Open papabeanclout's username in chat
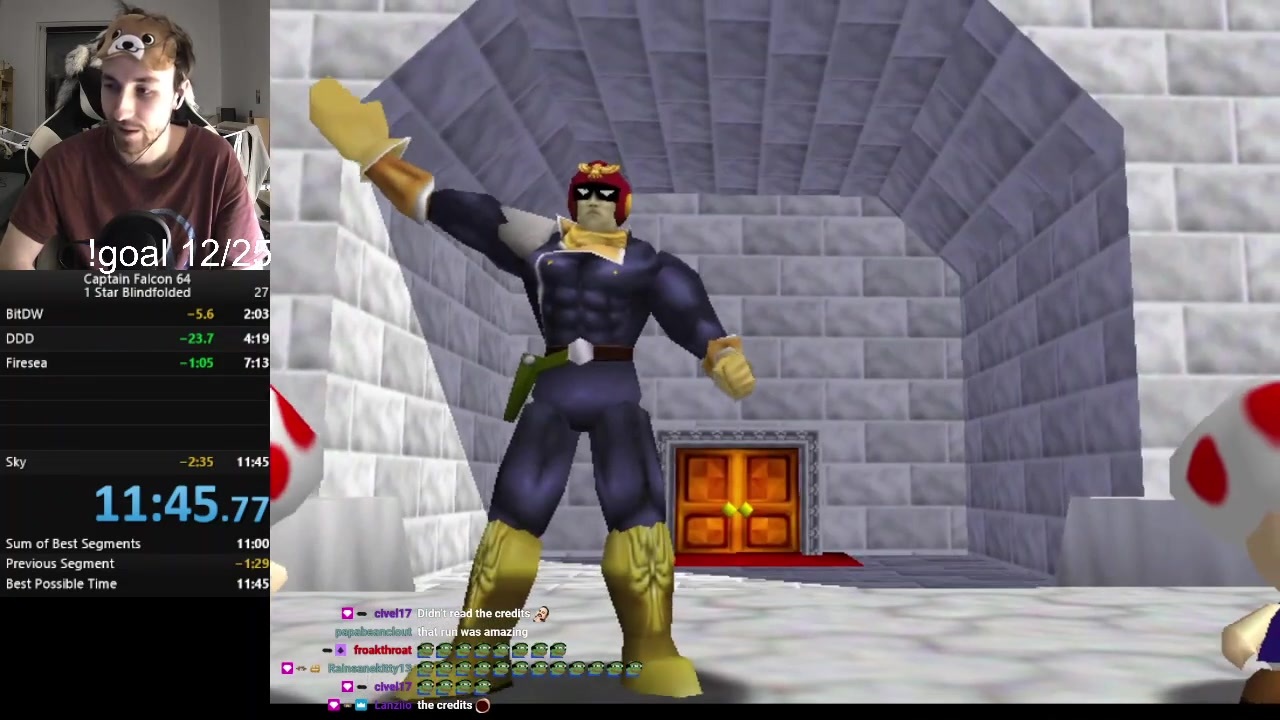 click(372, 632)
